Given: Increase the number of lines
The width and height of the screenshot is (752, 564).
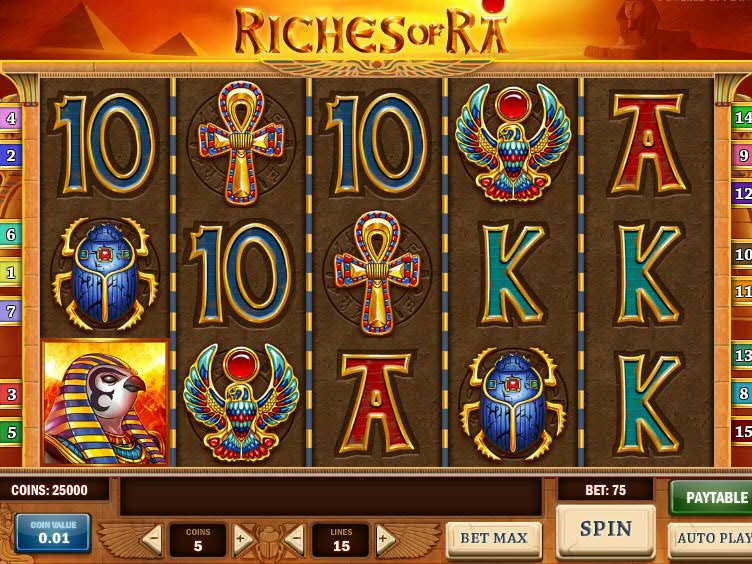Looking at the screenshot, I should pyautogui.click(x=385, y=540).
